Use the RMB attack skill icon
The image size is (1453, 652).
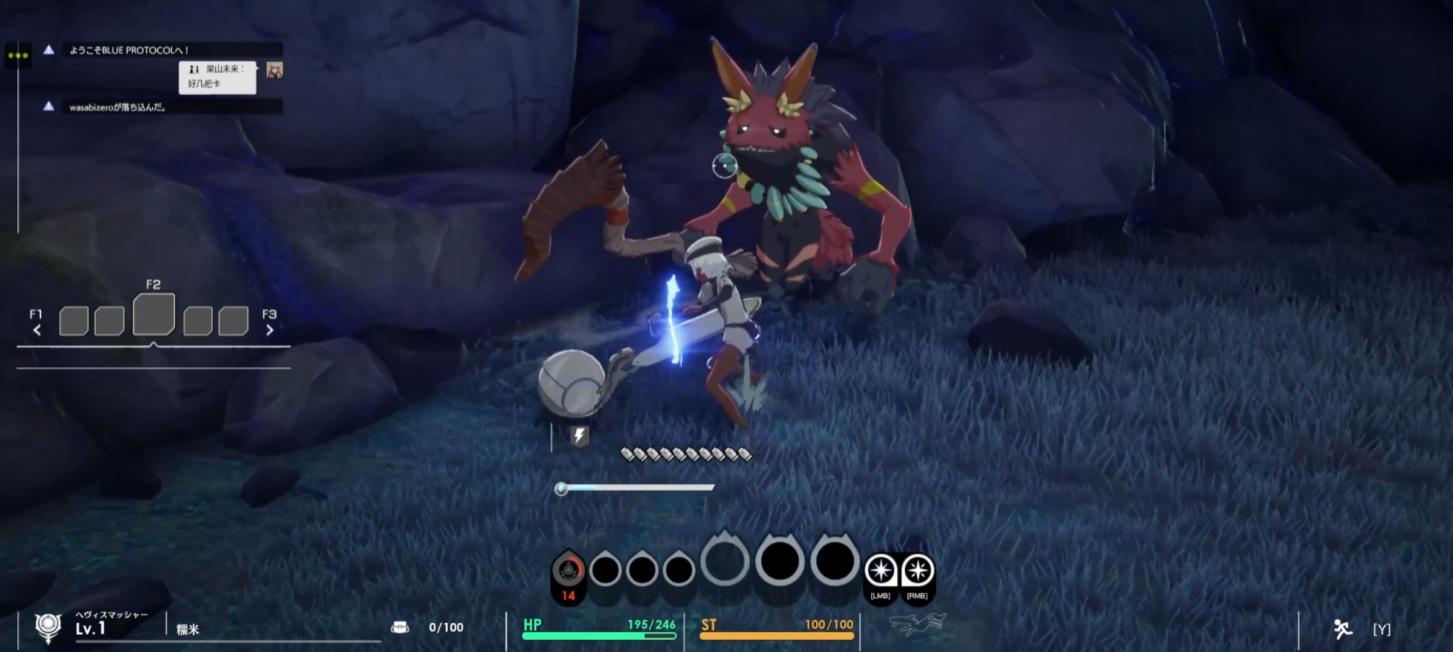[917, 571]
